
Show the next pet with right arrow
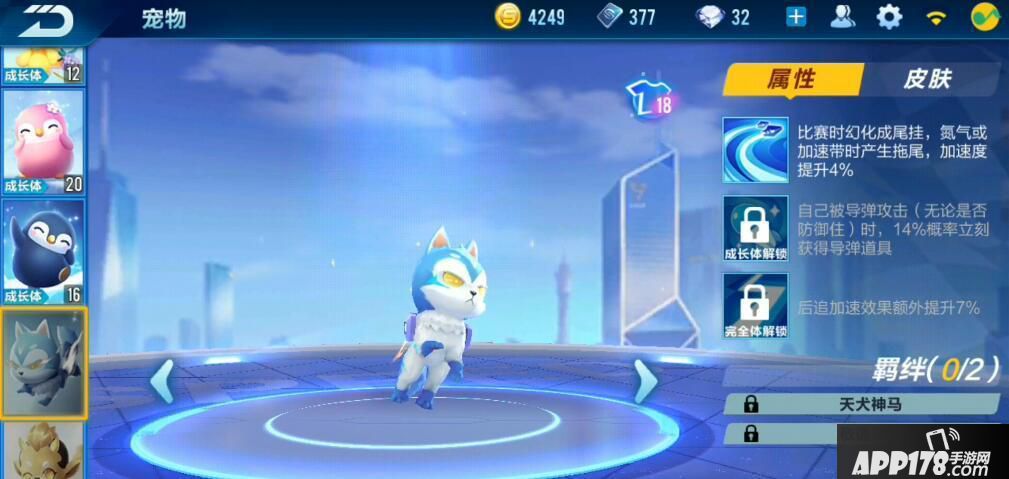pyautogui.click(x=645, y=382)
